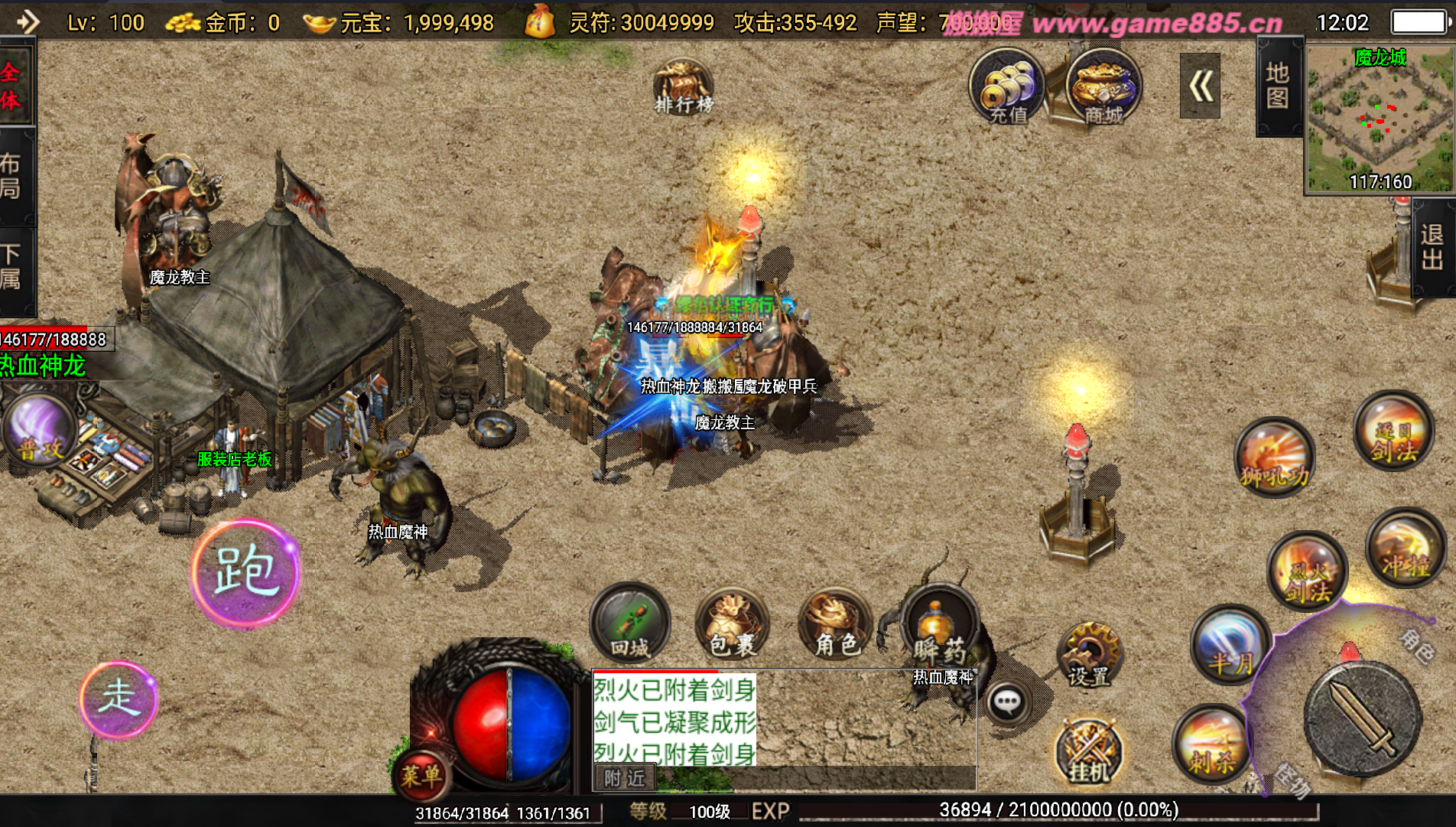The width and height of the screenshot is (1456, 827).
Task: Open the 菜单 menu button
Action: [421, 775]
